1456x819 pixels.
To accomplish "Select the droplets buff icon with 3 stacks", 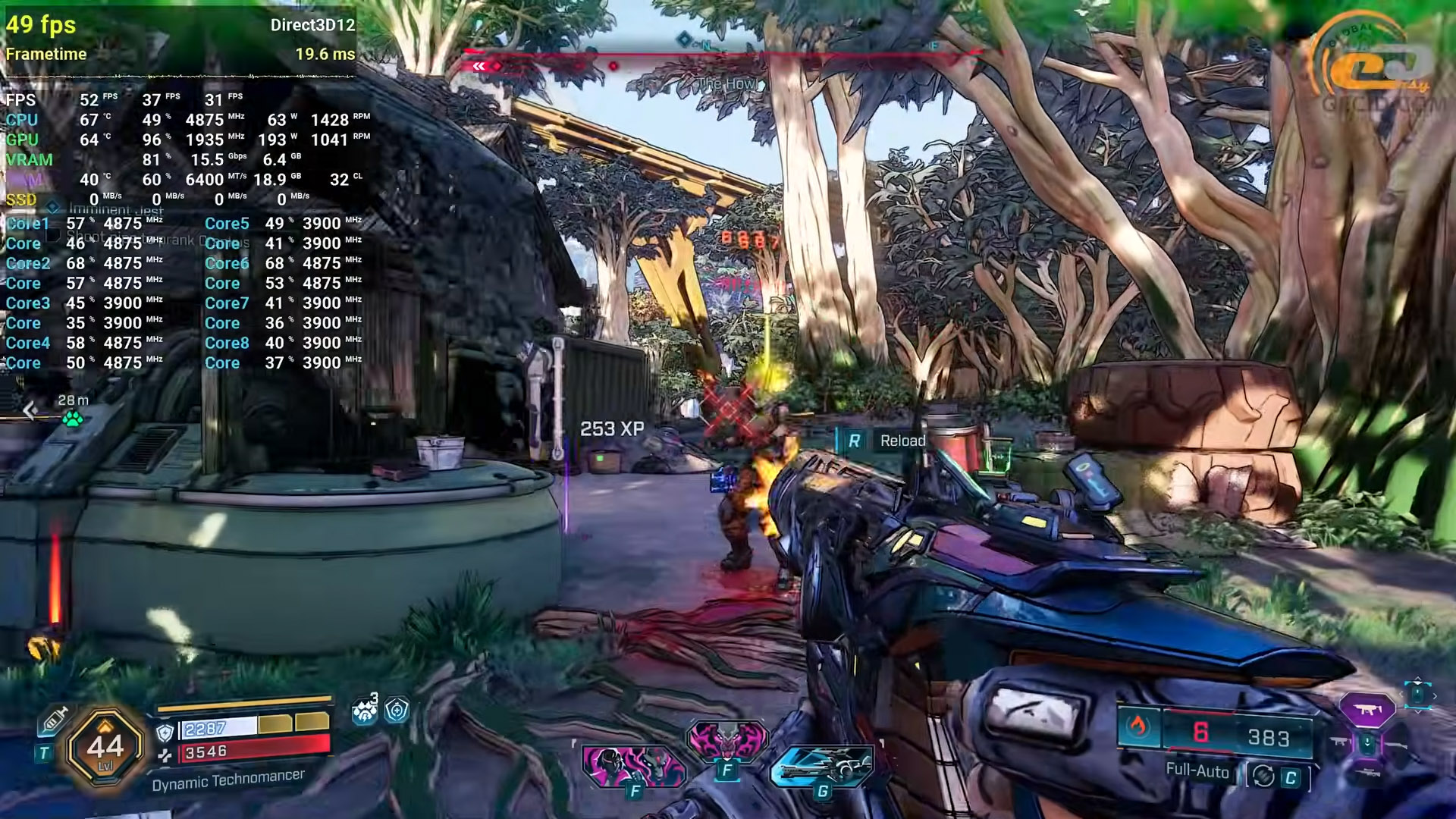I will click(365, 711).
